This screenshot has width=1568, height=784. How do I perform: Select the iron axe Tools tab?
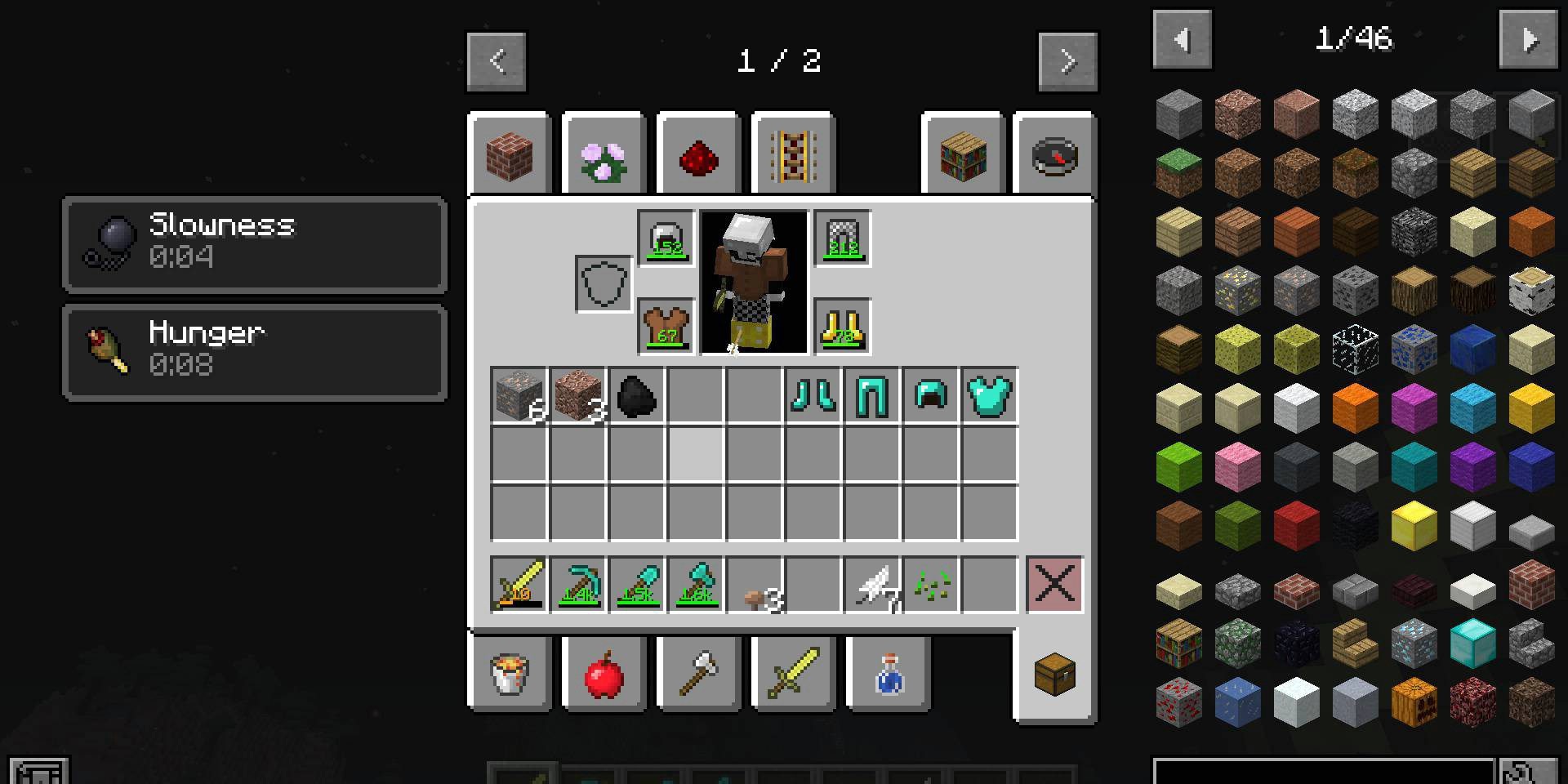click(698, 675)
